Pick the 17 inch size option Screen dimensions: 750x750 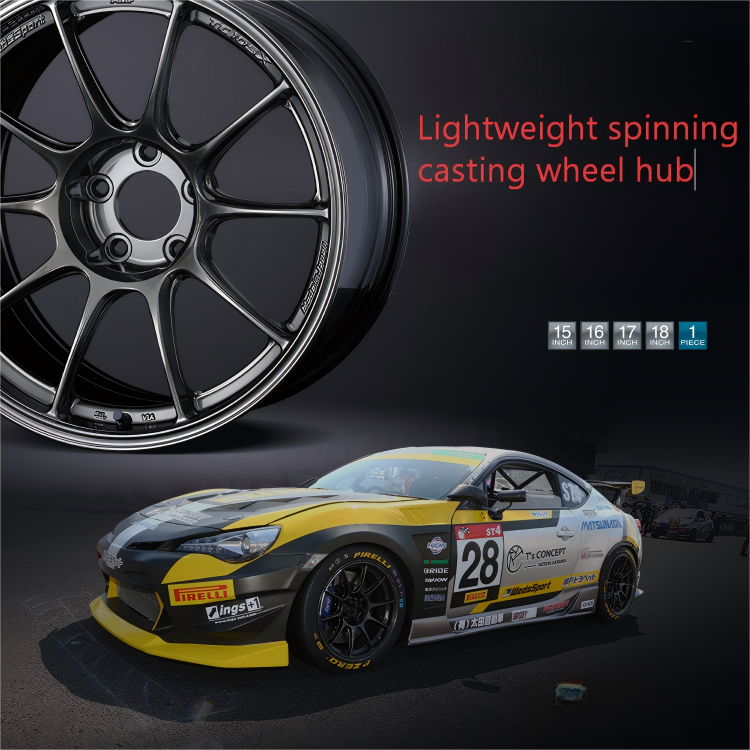[x=627, y=335]
